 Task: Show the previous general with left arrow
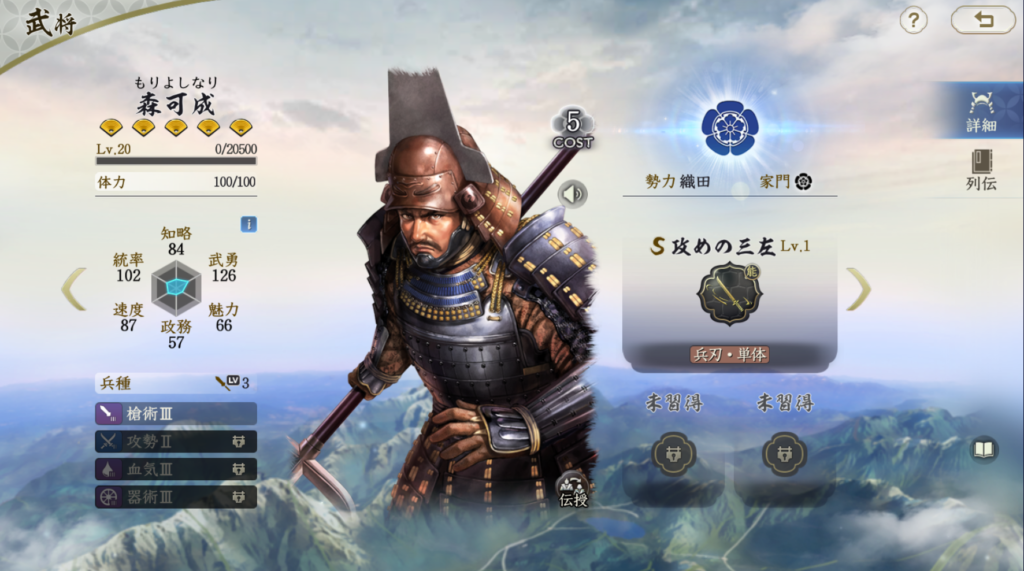[x=74, y=288]
